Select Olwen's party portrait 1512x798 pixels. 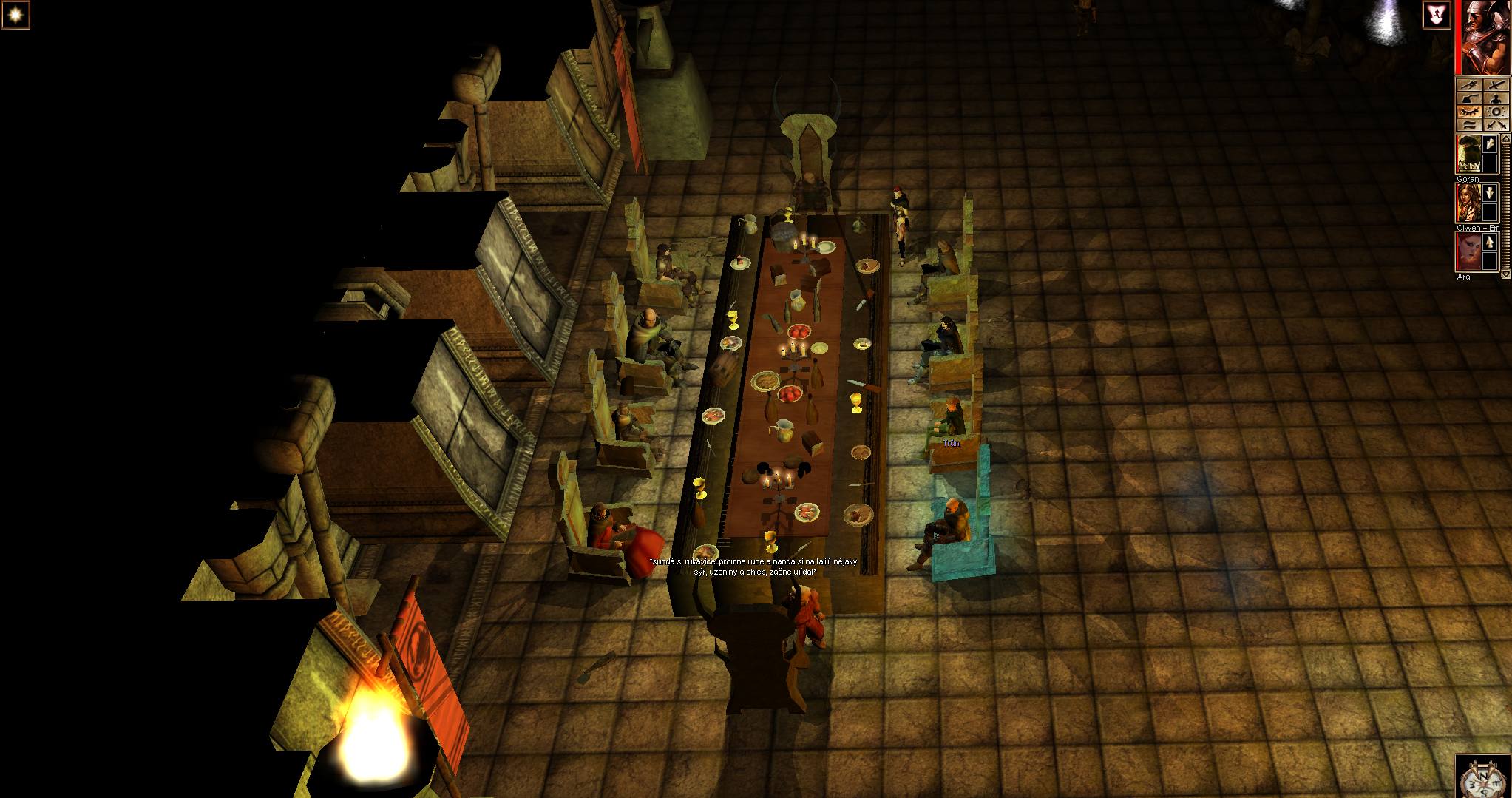[1468, 203]
